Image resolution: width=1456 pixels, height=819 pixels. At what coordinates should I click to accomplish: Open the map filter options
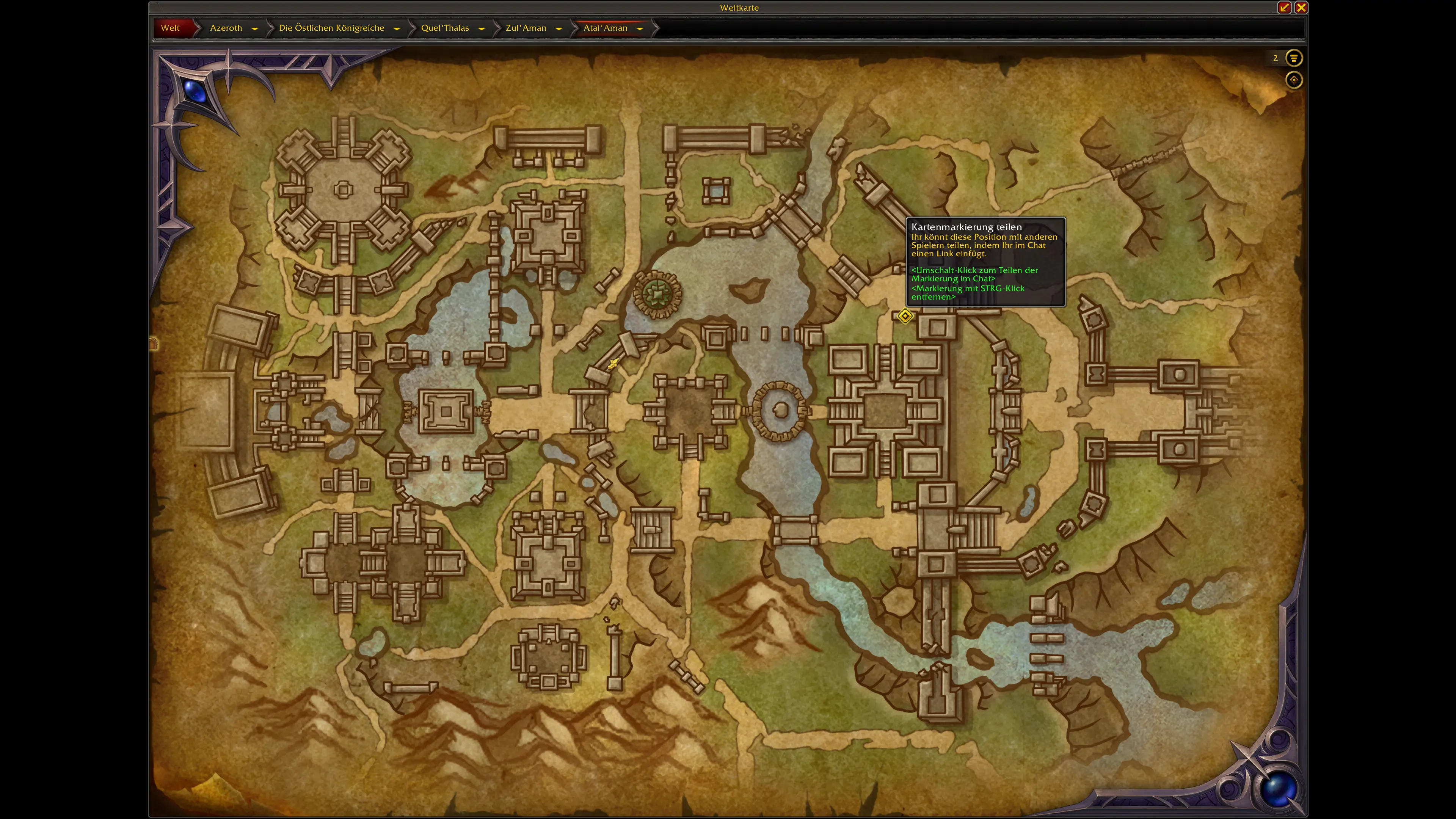coord(1293,58)
